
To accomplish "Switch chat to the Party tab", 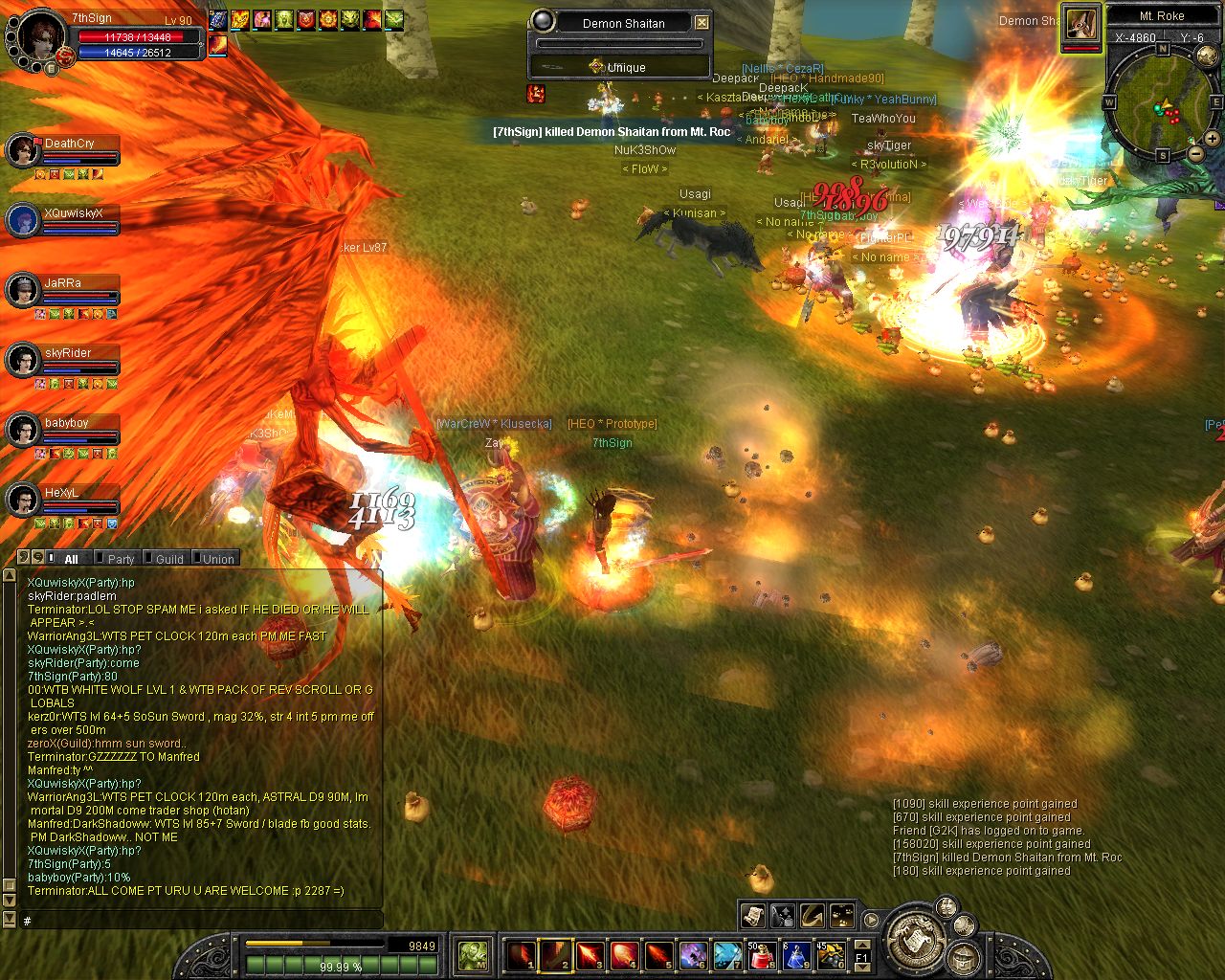I will (121, 559).
